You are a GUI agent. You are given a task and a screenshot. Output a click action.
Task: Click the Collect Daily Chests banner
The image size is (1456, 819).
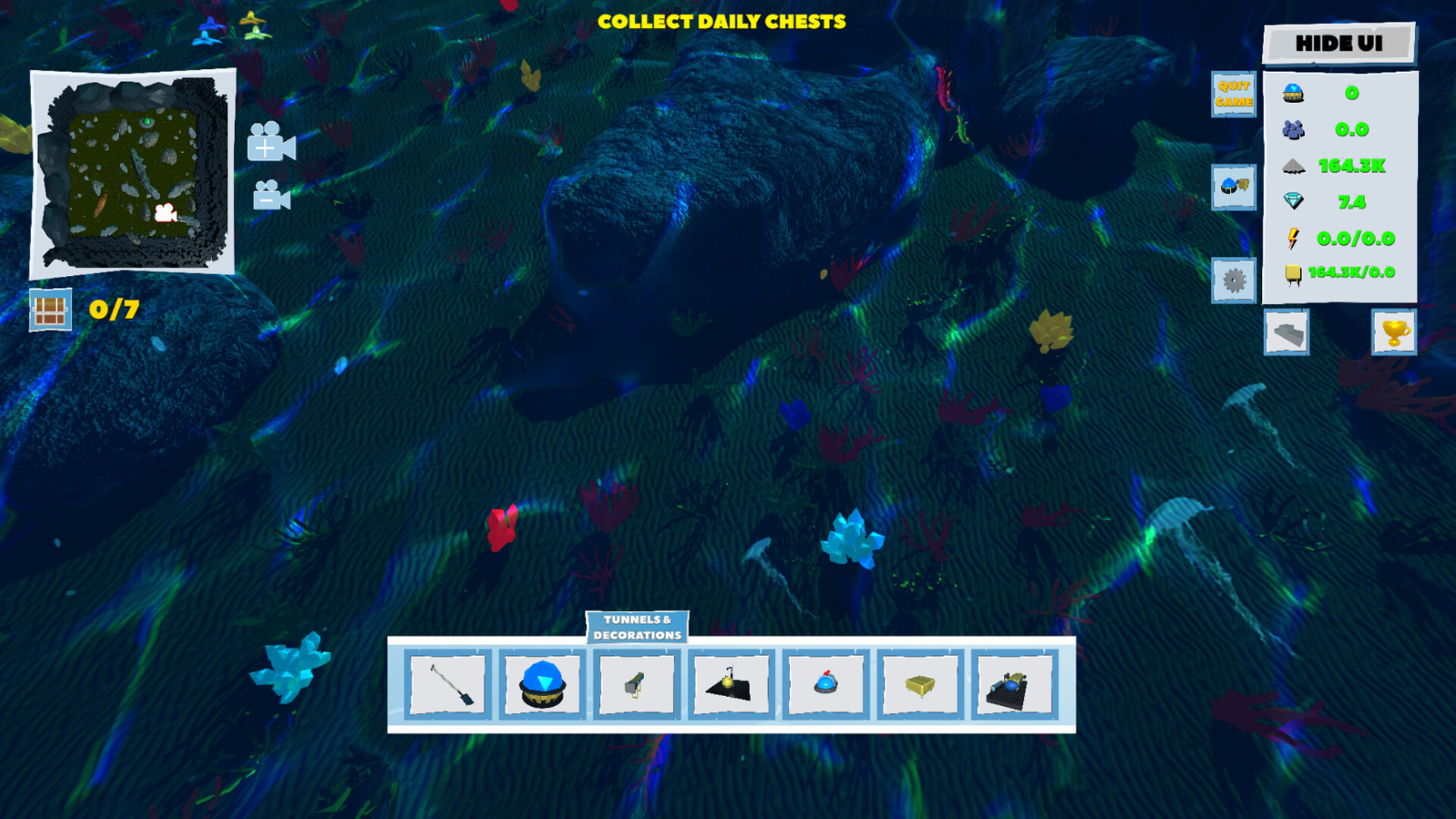720,23
